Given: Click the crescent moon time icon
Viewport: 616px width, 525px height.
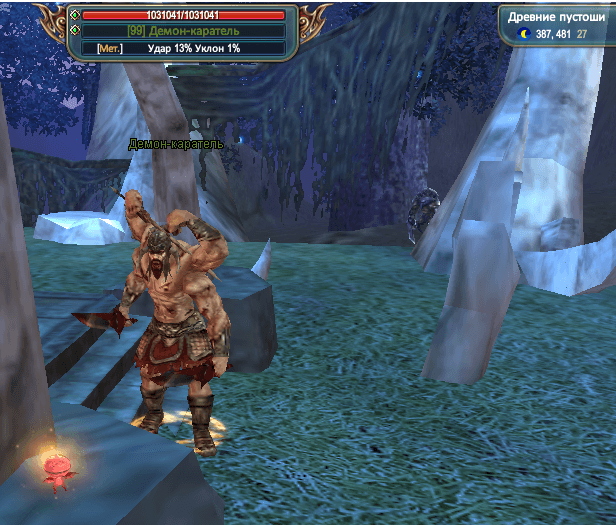Looking at the screenshot, I should coord(523,34).
